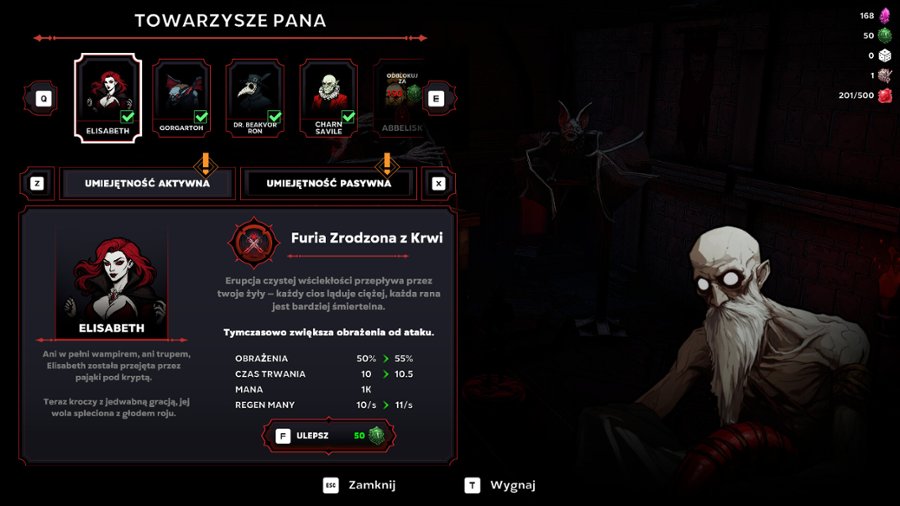The height and width of the screenshot is (506, 900).
Task: Select the Charn Savile companion card
Action: pos(329,97)
